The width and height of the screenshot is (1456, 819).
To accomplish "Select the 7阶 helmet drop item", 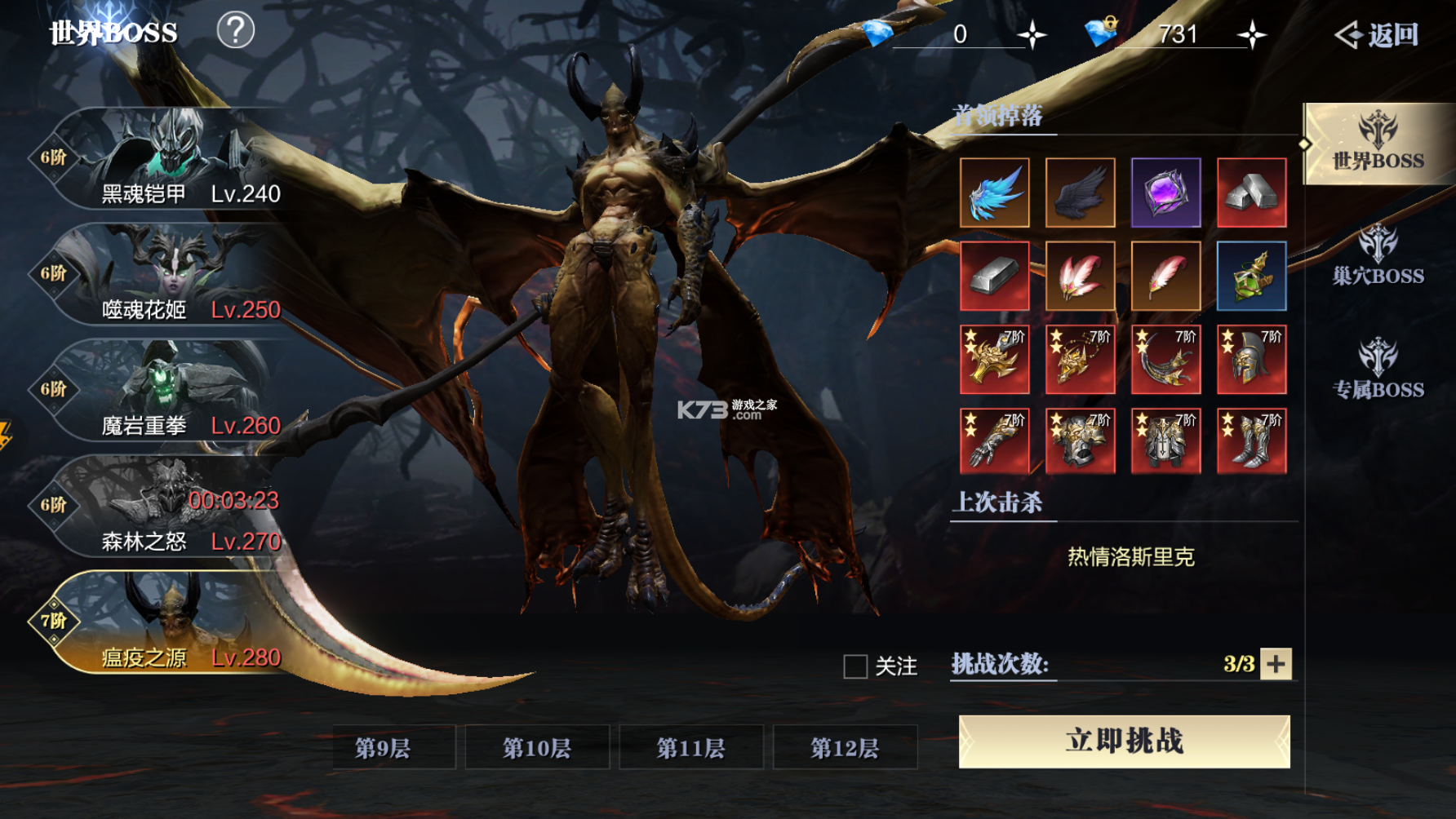I will (1251, 359).
